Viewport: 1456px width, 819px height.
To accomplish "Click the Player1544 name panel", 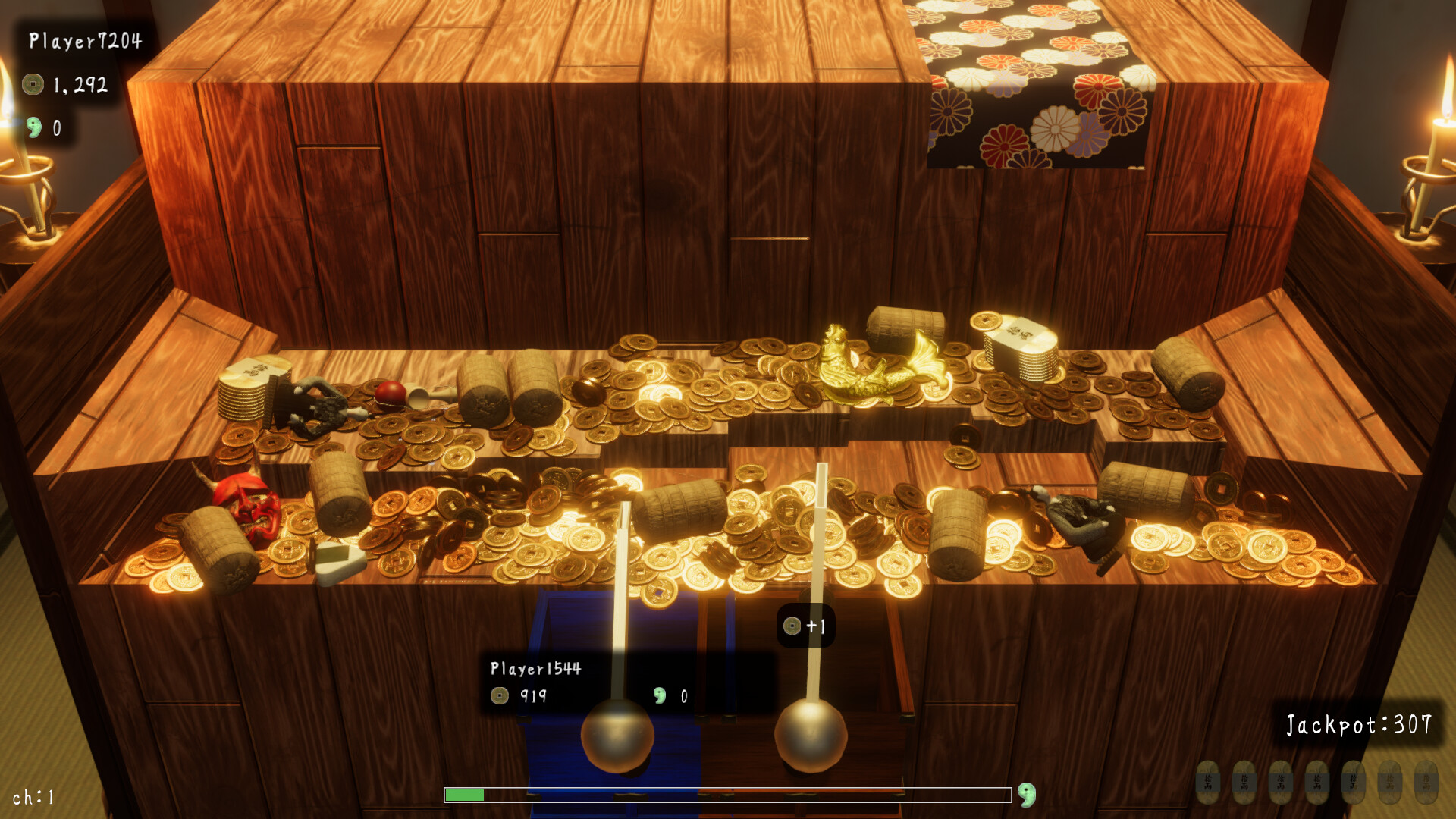I will coord(535,668).
